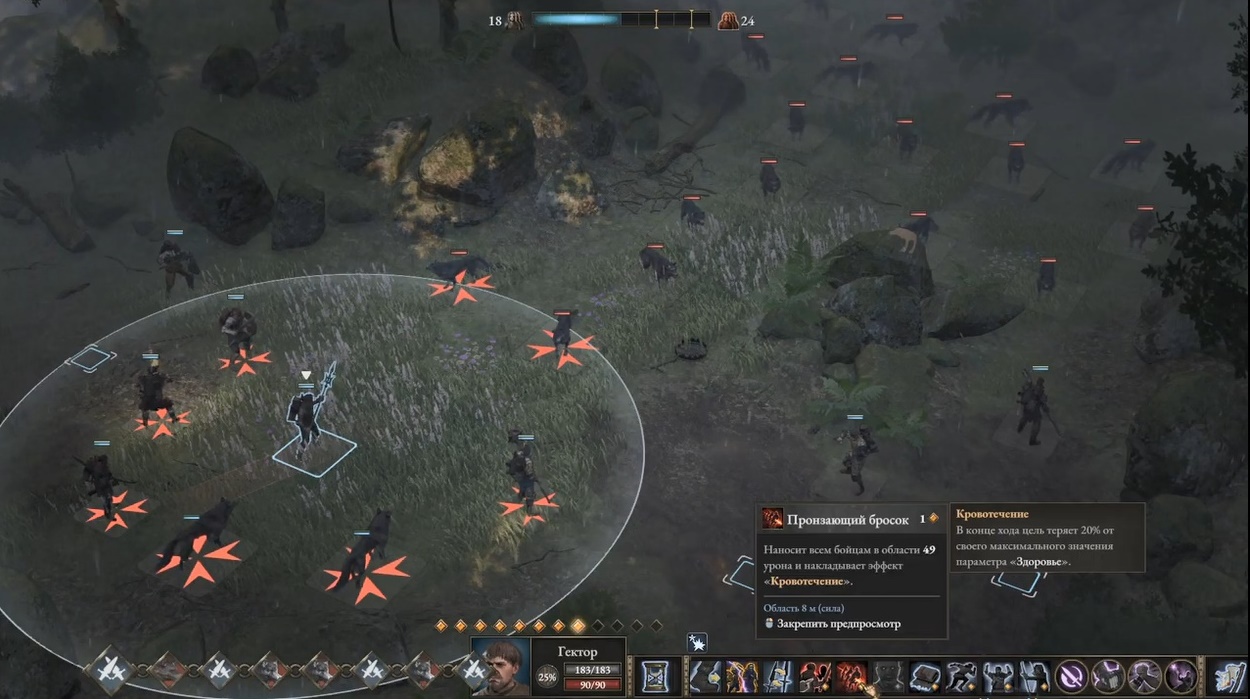Click the sparkle icon above the ability bar
1250x699 pixels.
(x=697, y=642)
